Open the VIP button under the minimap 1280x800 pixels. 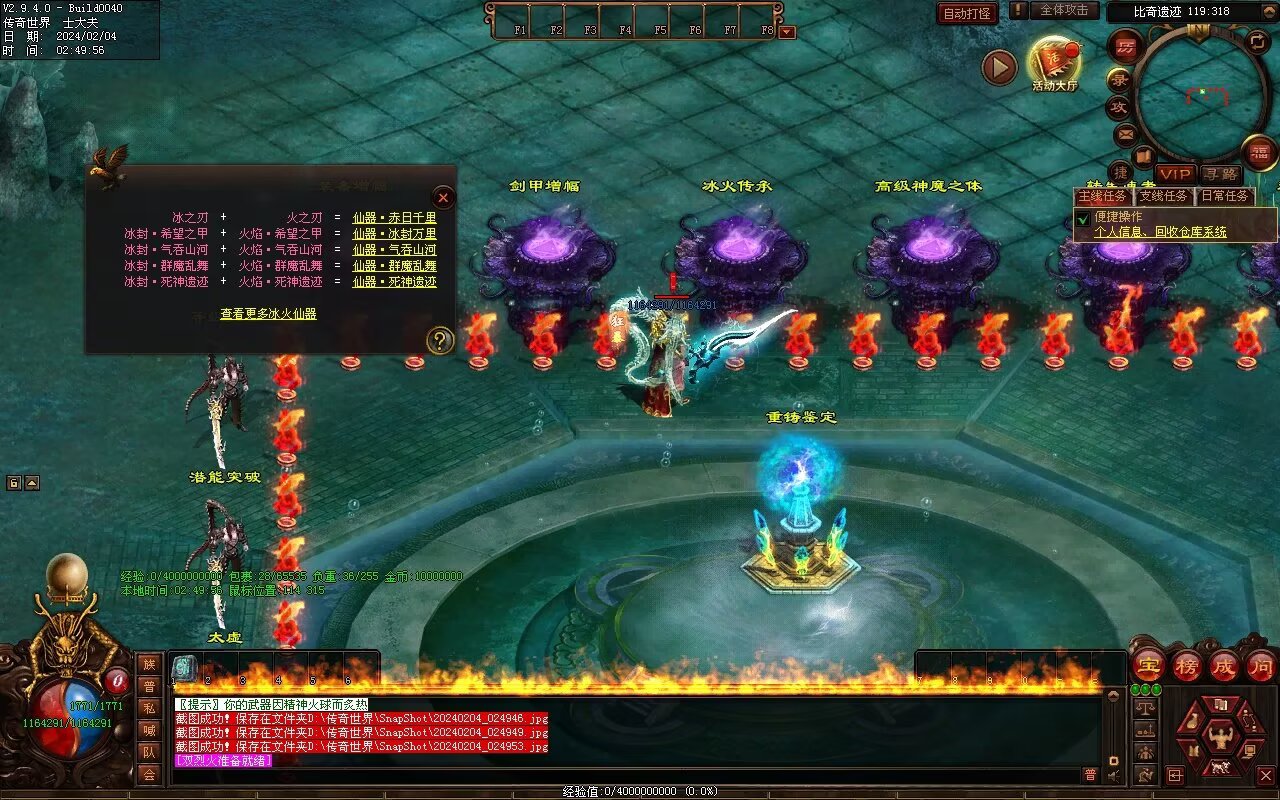pyautogui.click(x=1176, y=174)
